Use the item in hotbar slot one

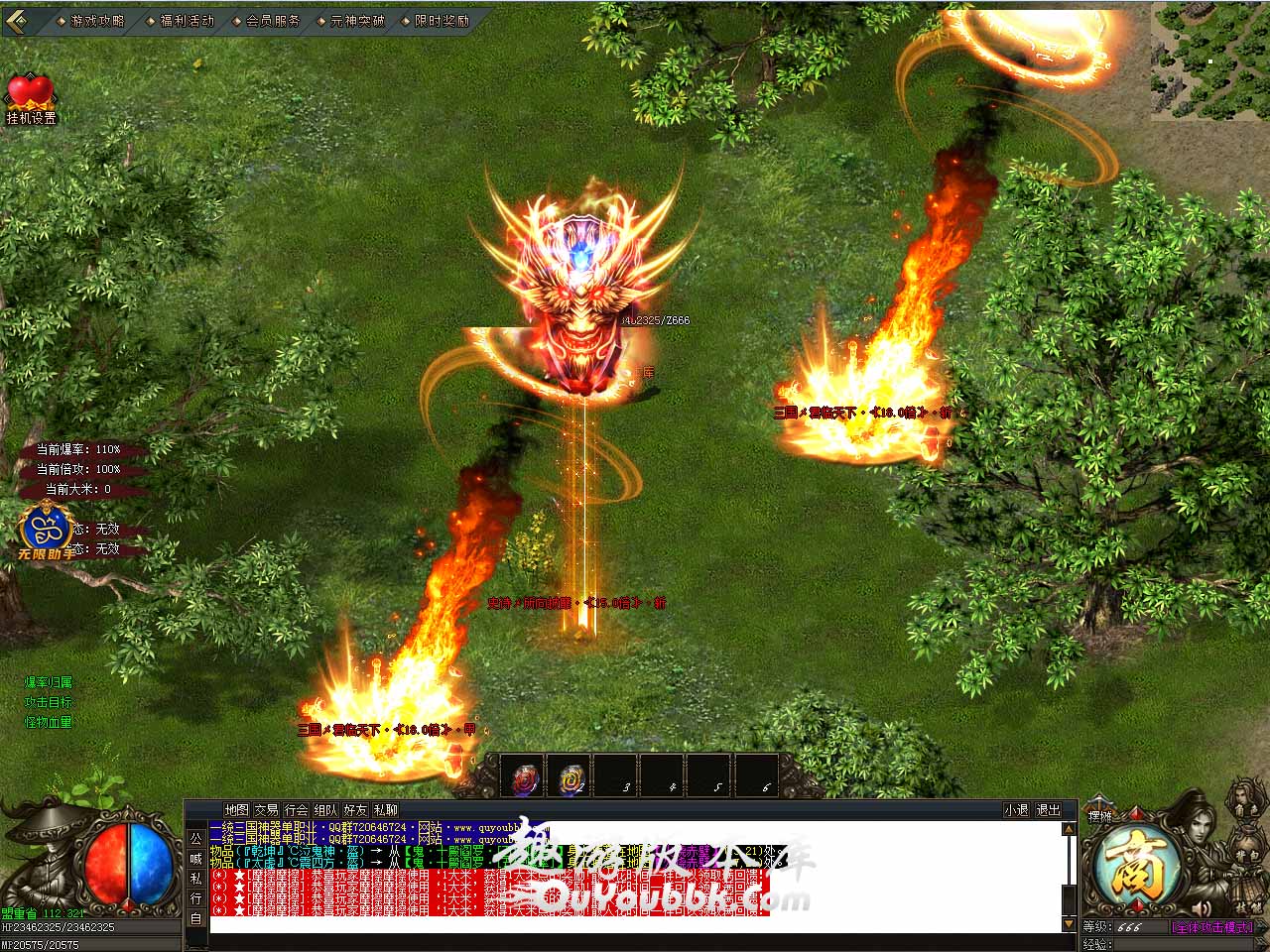[528, 777]
